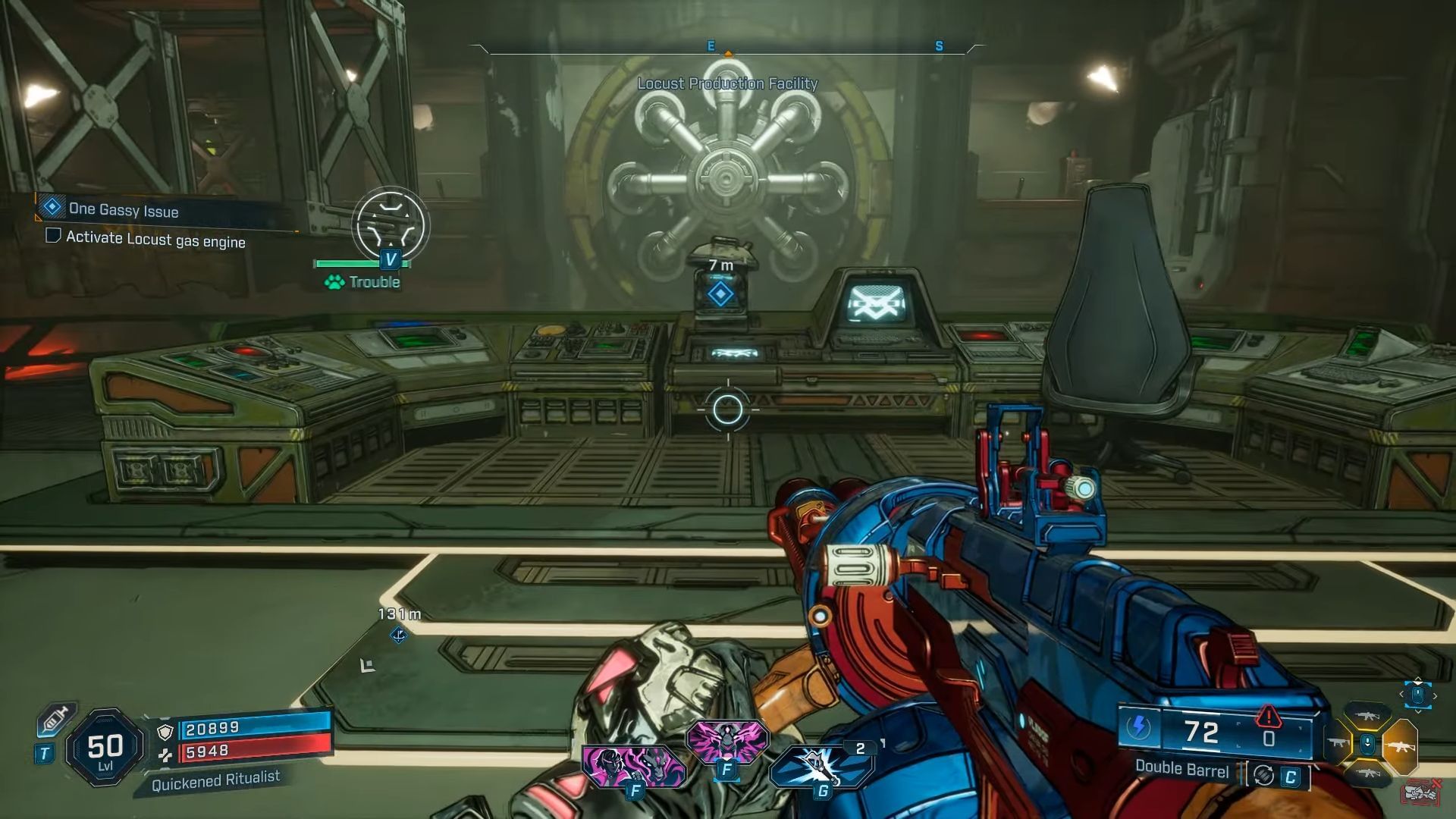The width and height of the screenshot is (1456, 819).
Task: Trigger the winged beast ability icon
Action: 726,740
